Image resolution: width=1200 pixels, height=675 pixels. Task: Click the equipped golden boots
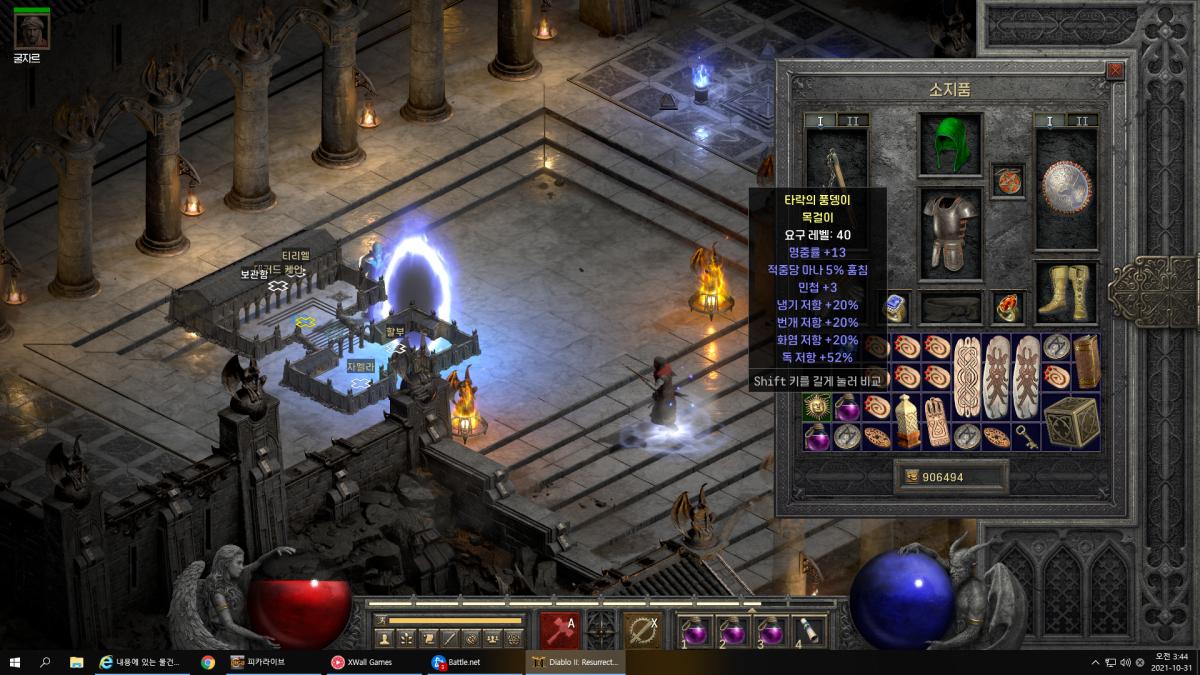[1065, 292]
